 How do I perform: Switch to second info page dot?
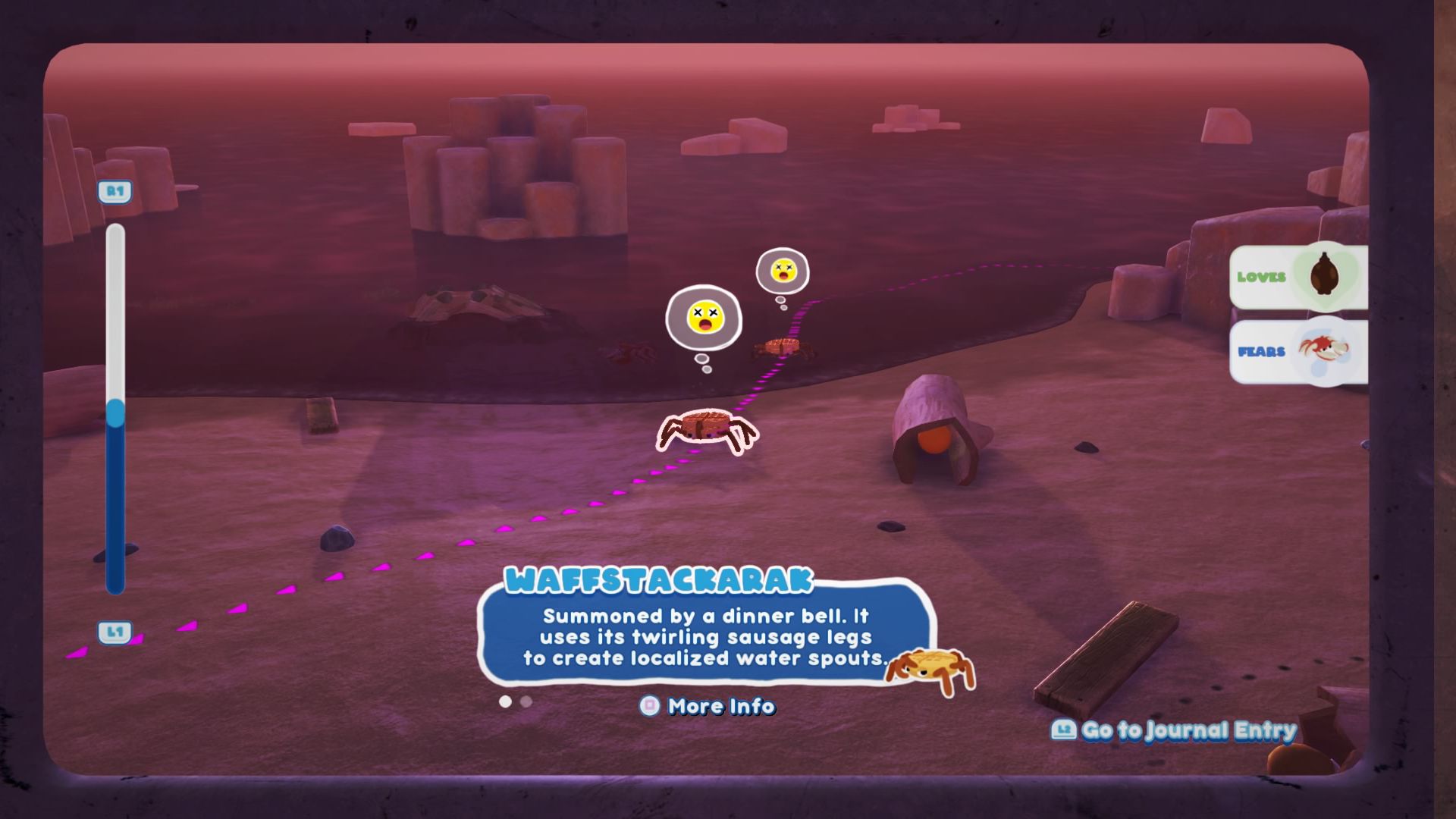[x=526, y=701]
